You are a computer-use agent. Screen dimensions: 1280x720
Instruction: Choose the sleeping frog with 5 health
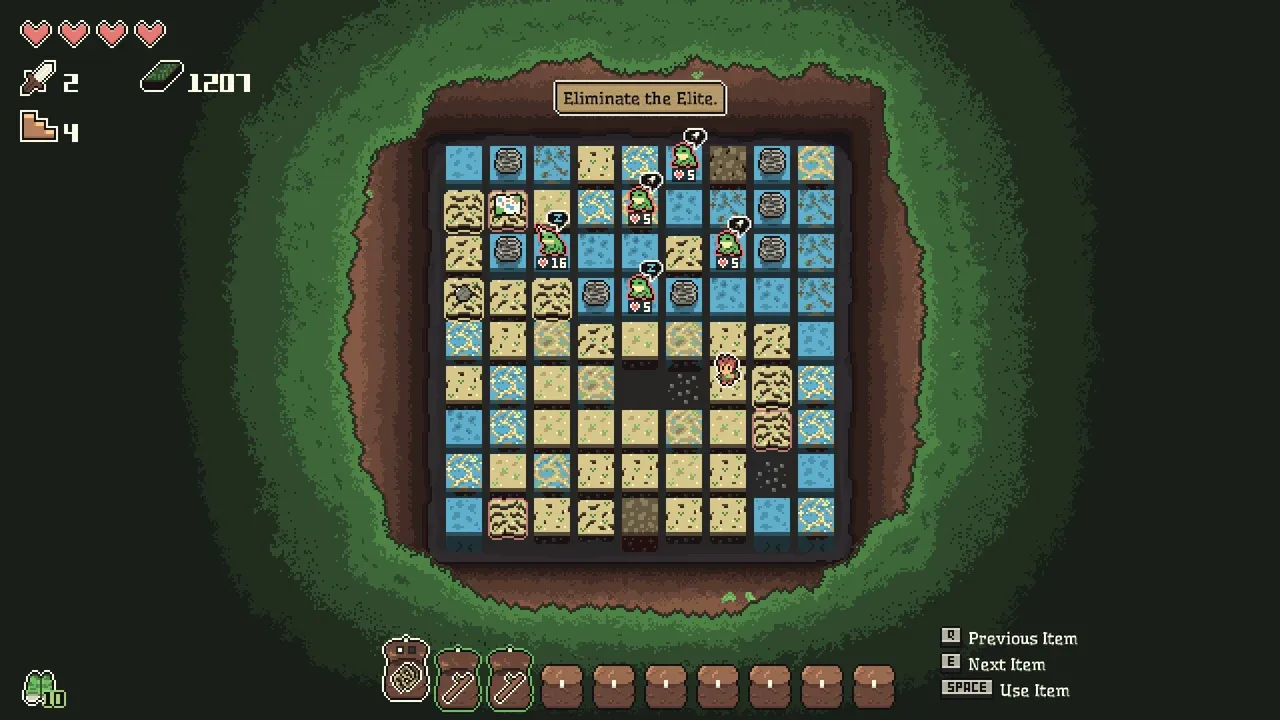[x=640, y=290]
